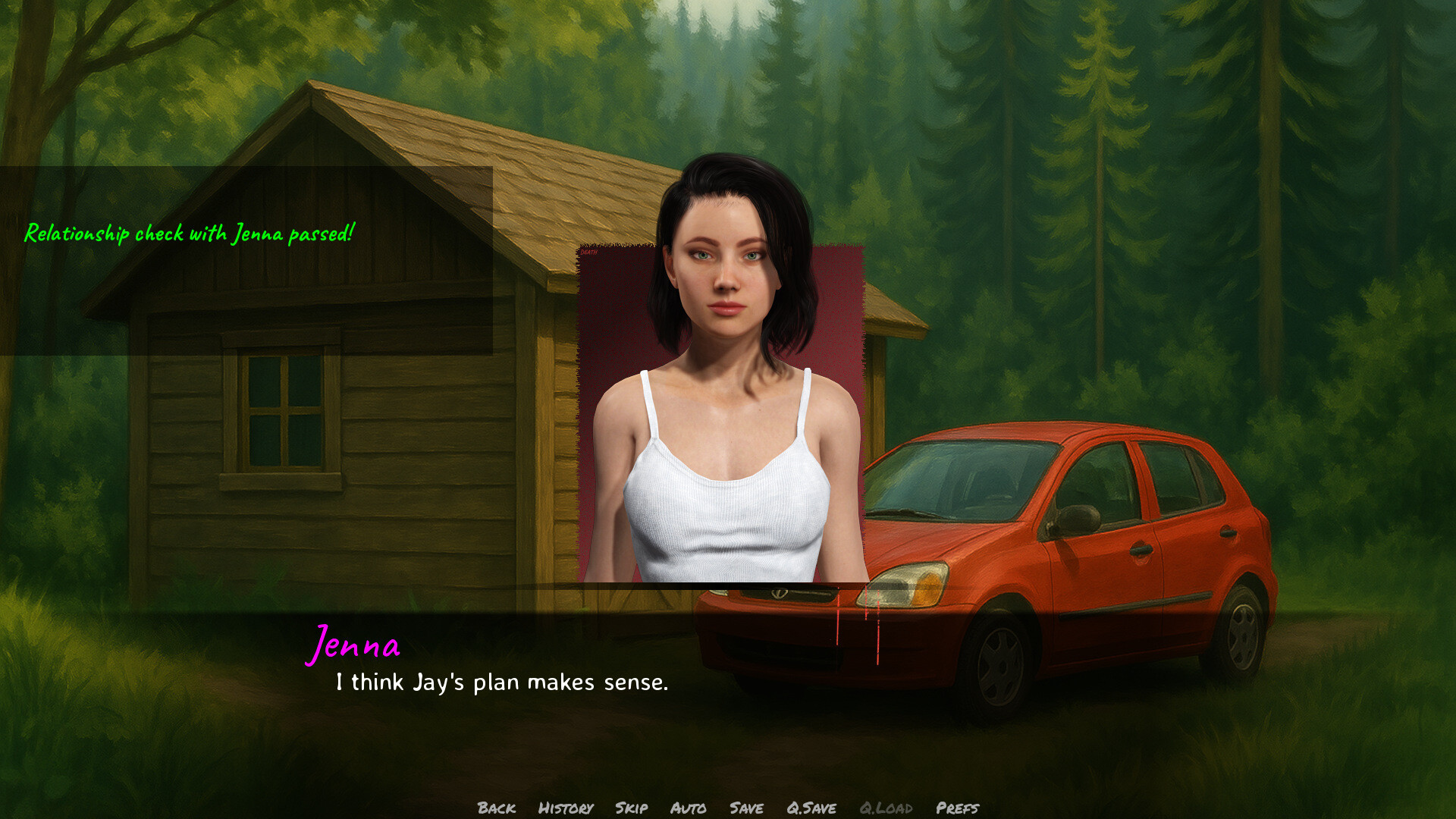Click the dialogue line about Jay's plan
Image resolution: width=1456 pixels, height=819 pixels.
500,682
